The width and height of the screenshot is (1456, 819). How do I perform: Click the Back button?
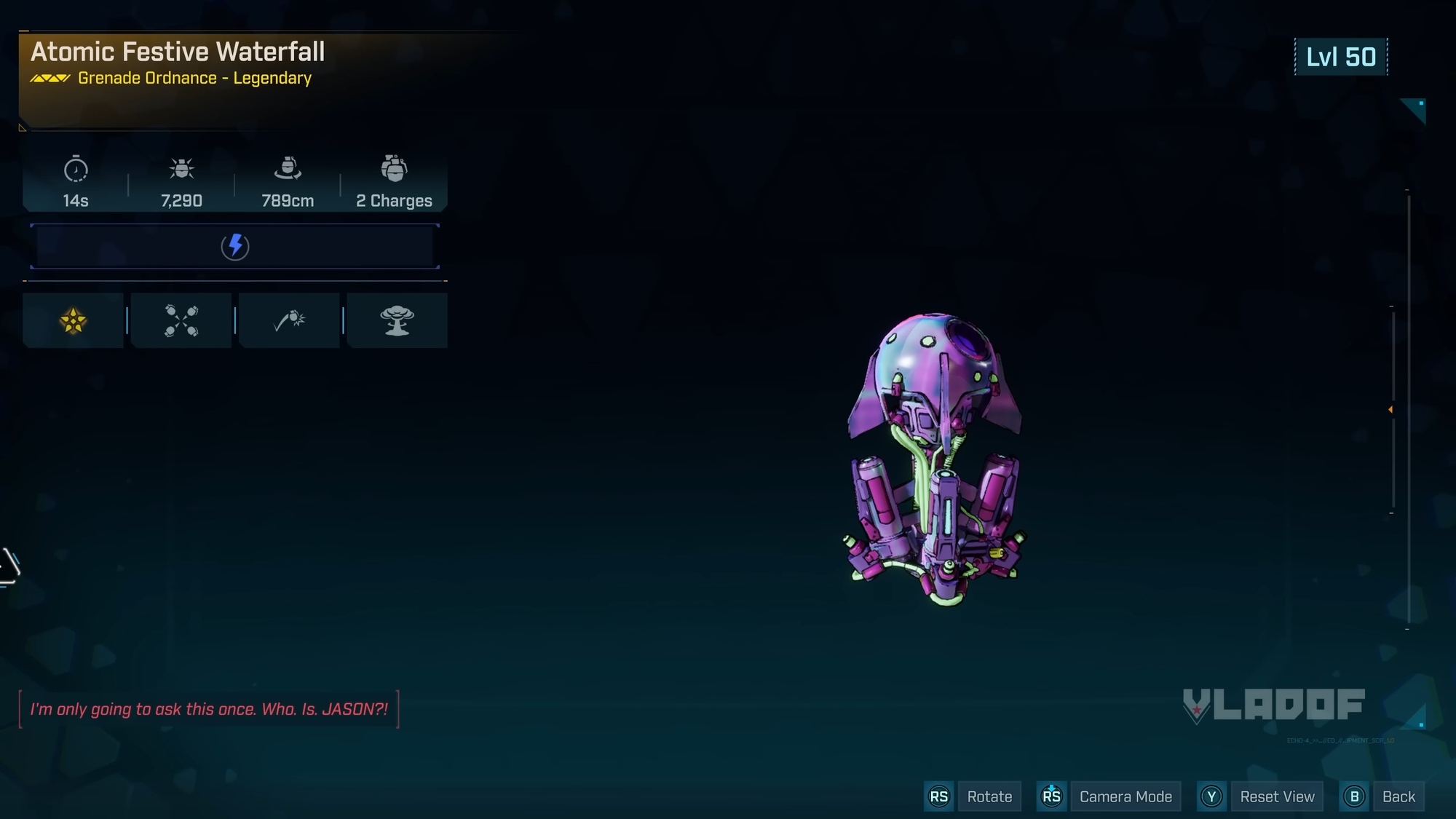click(x=1398, y=796)
